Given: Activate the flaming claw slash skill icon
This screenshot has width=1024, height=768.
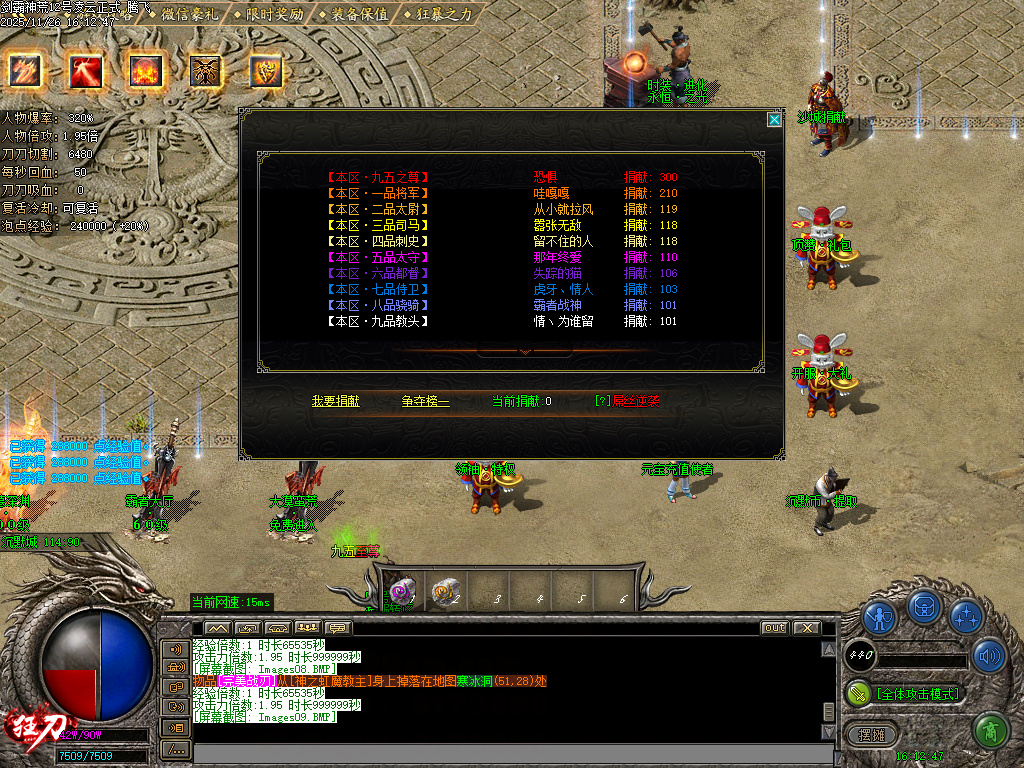Looking at the screenshot, I should point(23,71).
